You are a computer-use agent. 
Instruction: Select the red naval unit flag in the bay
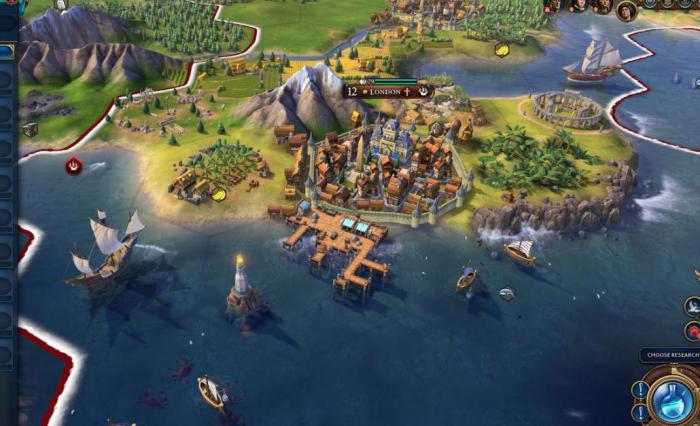click(x=74, y=166)
